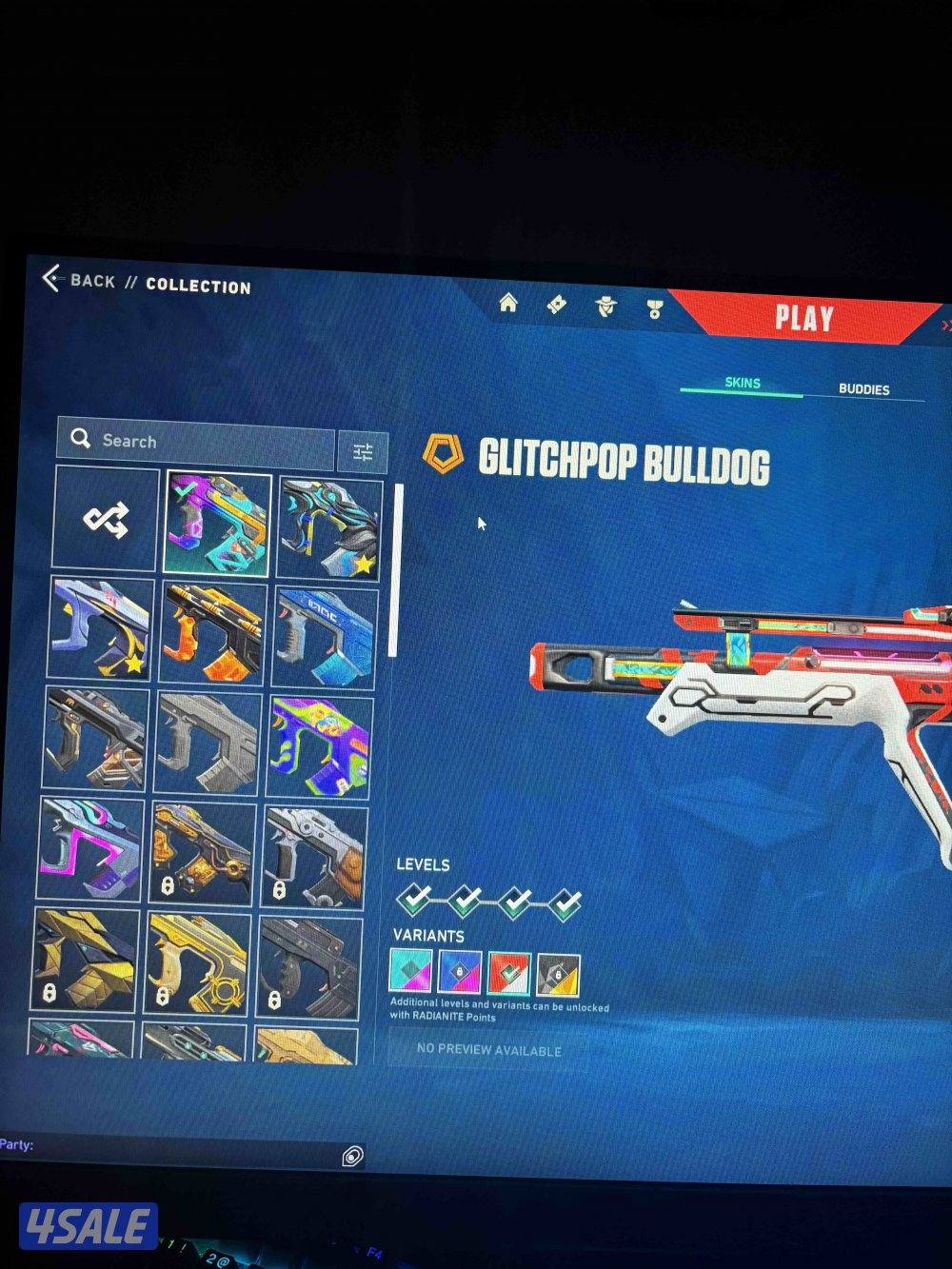Open the home icon in top navigation
The image size is (952, 1269).
pos(508,304)
